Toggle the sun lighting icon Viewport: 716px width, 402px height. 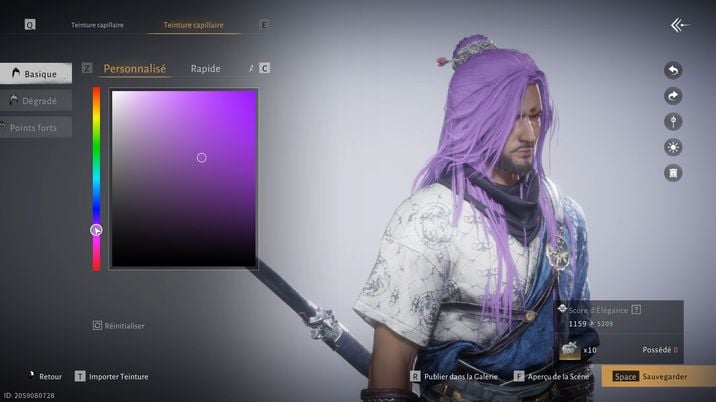(x=673, y=147)
